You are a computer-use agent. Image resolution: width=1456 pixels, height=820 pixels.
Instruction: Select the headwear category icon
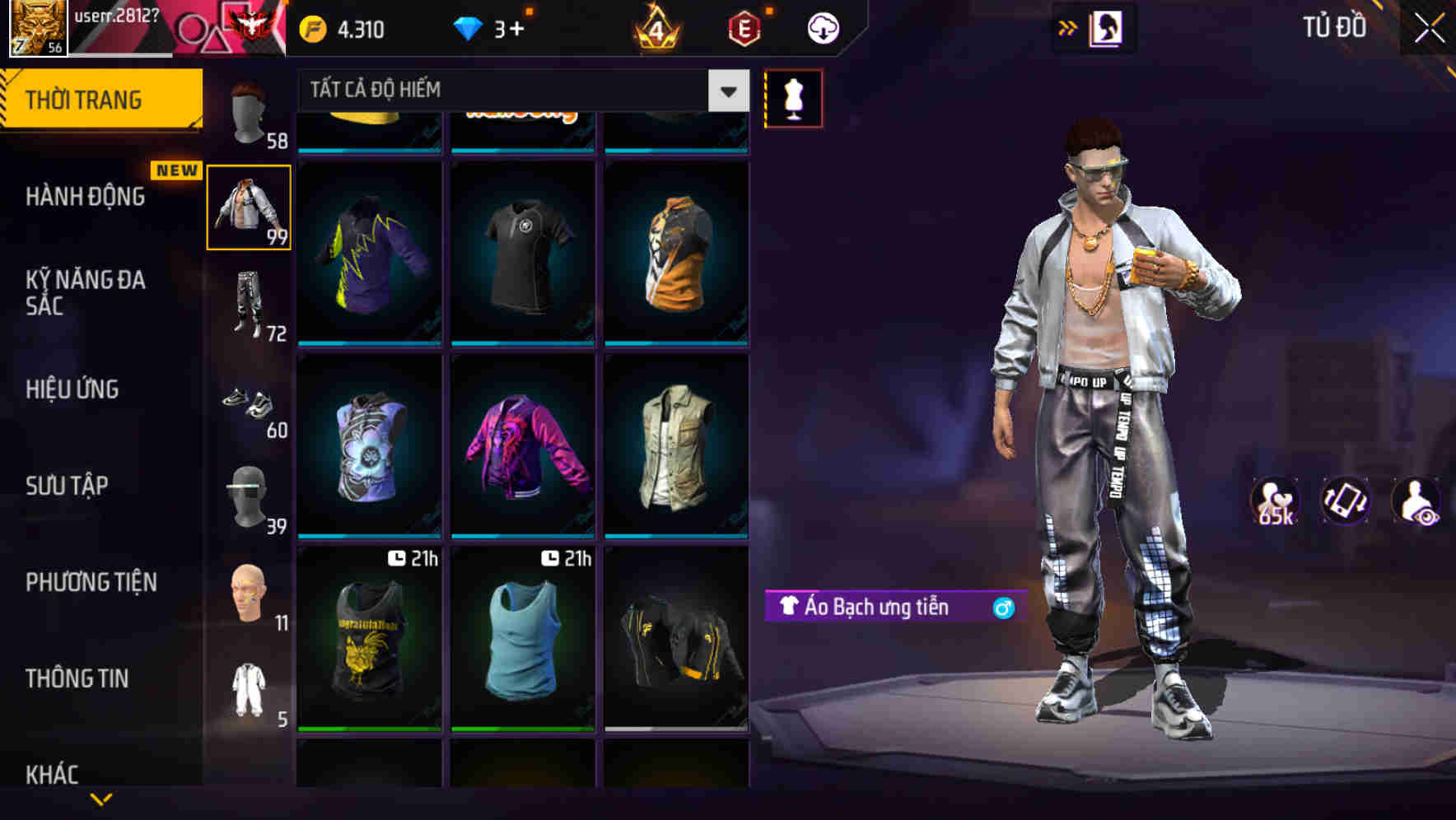[x=250, y=115]
